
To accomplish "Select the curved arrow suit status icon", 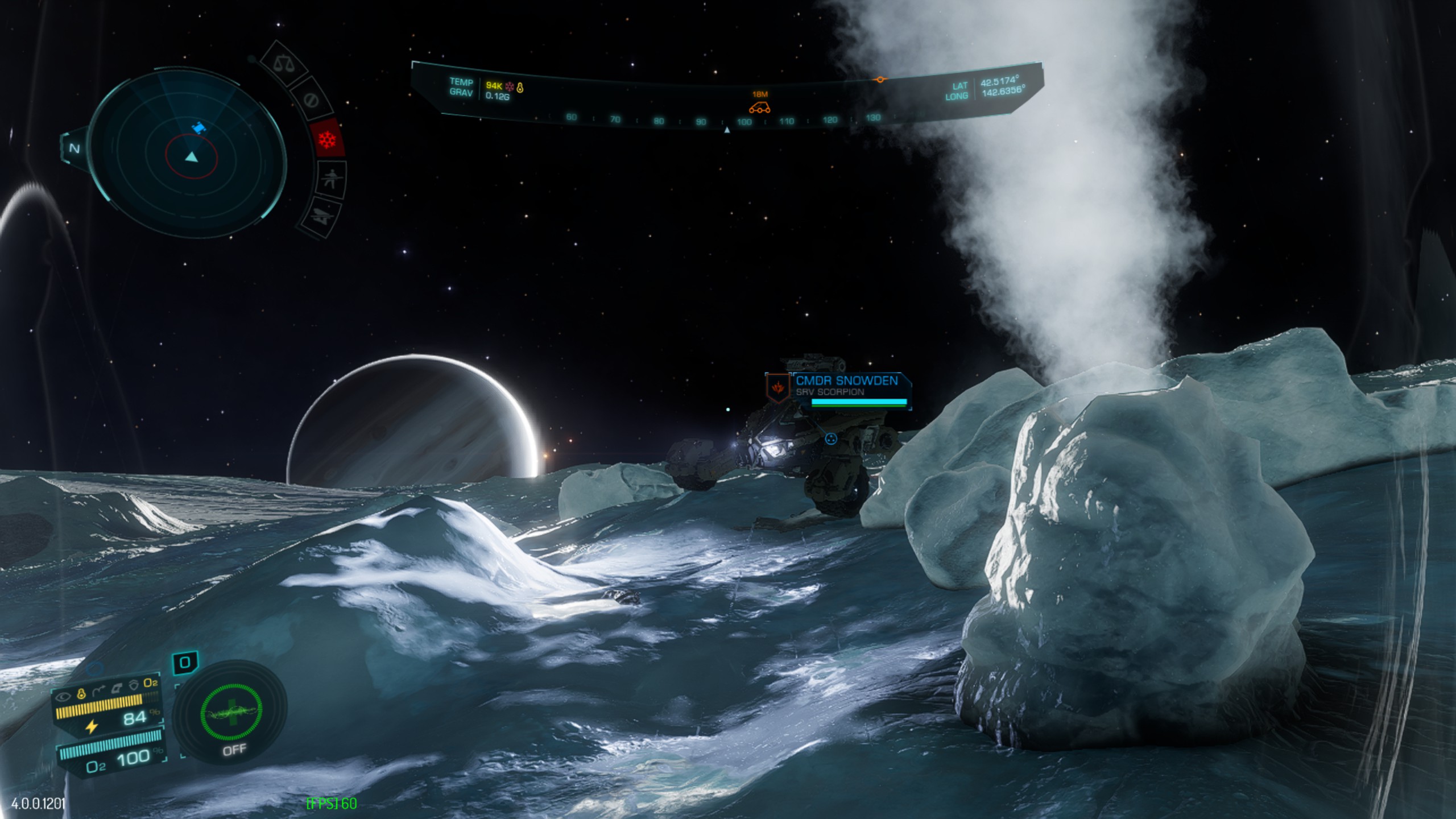I will click(x=98, y=692).
